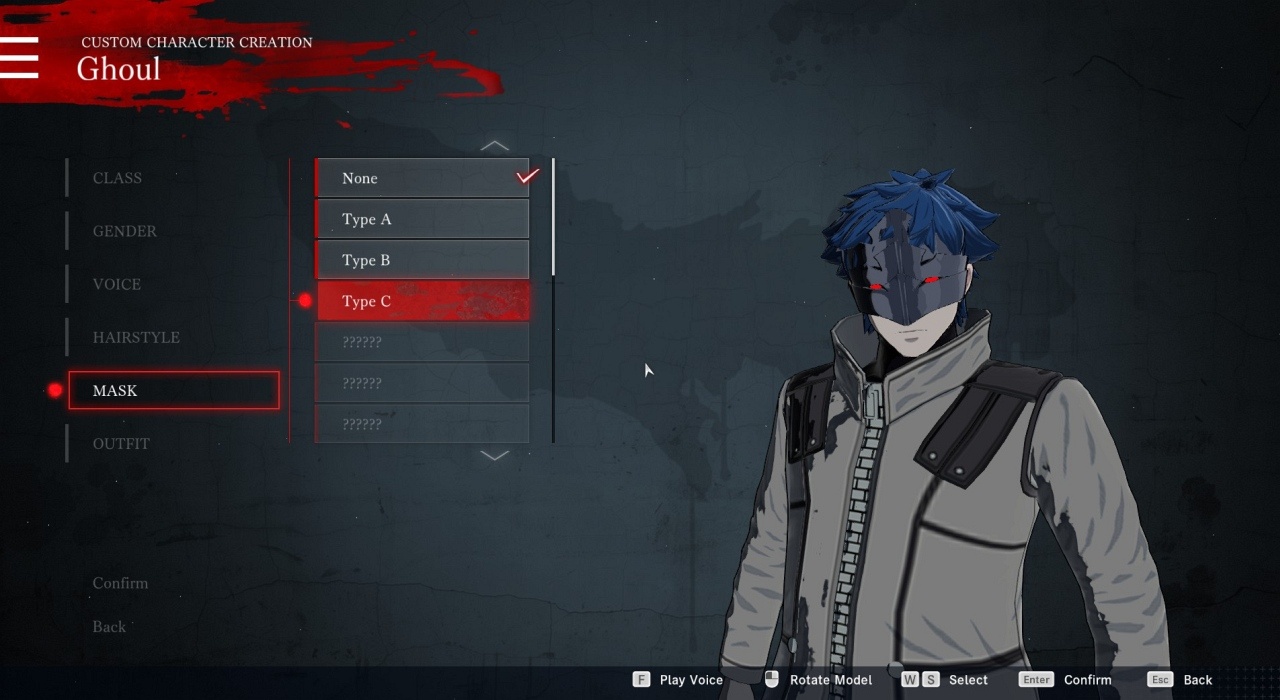Confirm the character creation
Image resolution: width=1280 pixels, height=700 pixels.
point(120,583)
